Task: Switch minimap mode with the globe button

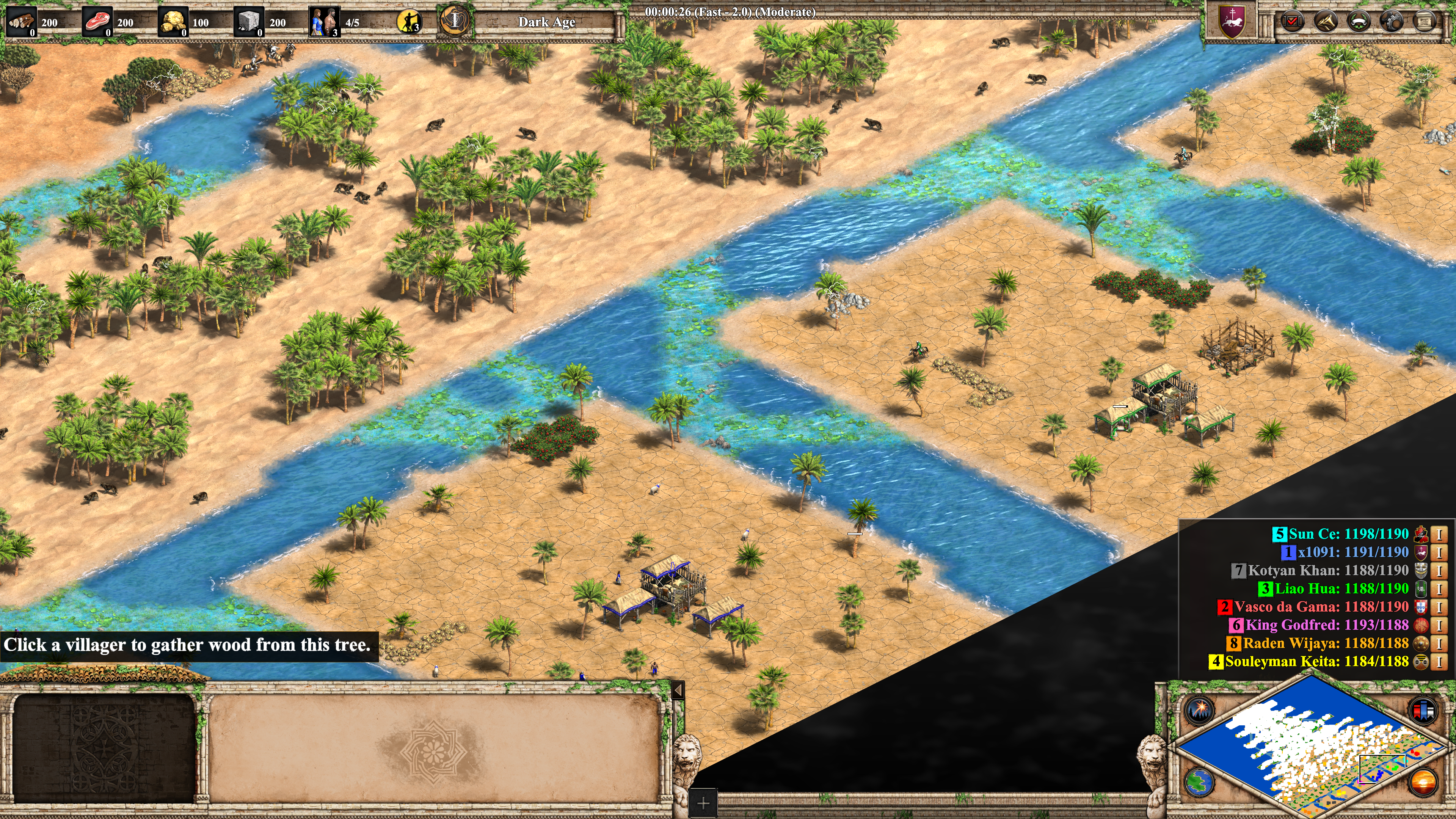Action: [1199, 782]
